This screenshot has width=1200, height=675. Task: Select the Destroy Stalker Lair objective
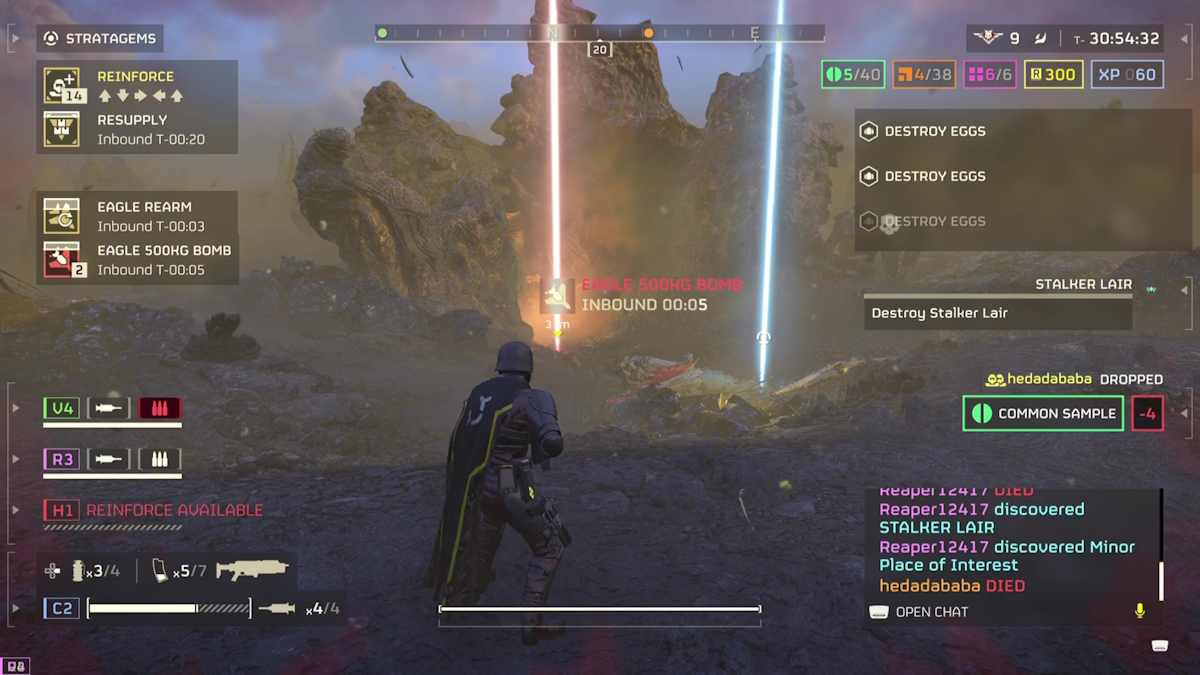997,313
